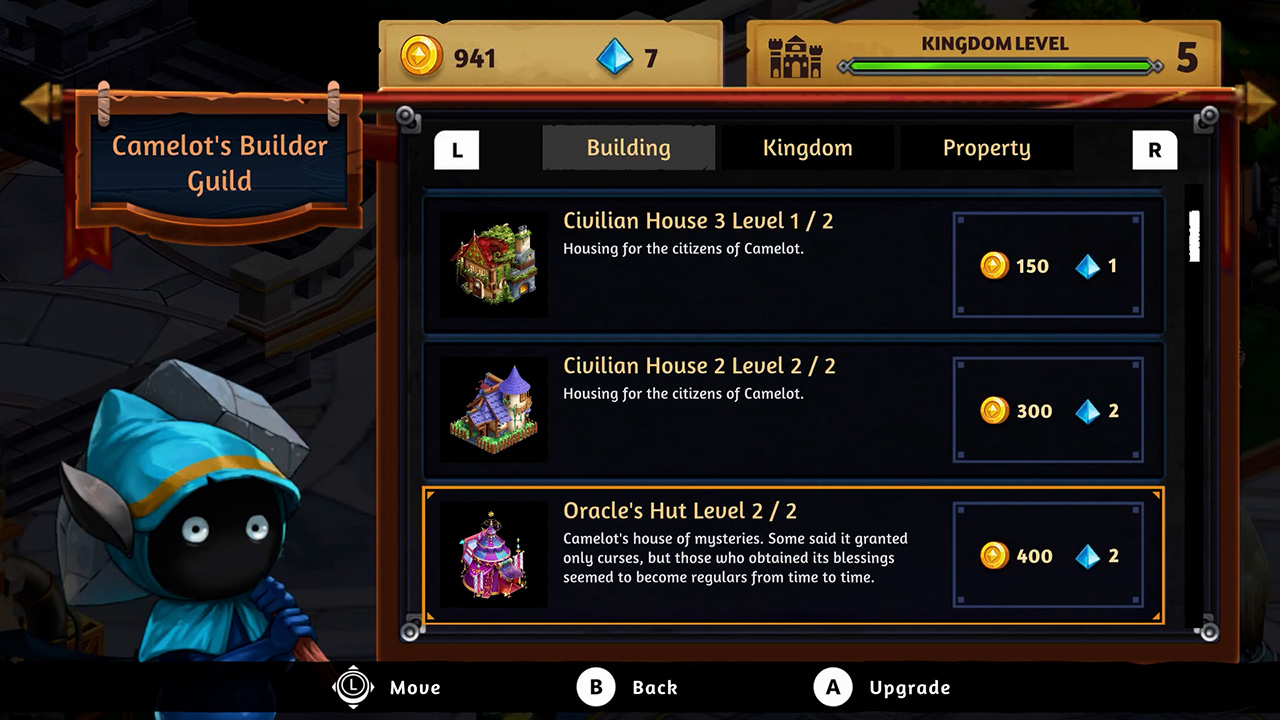Screen dimensions: 1280x720
Task: Click the Kingdom Level progress bar
Action: coord(1000,67)
